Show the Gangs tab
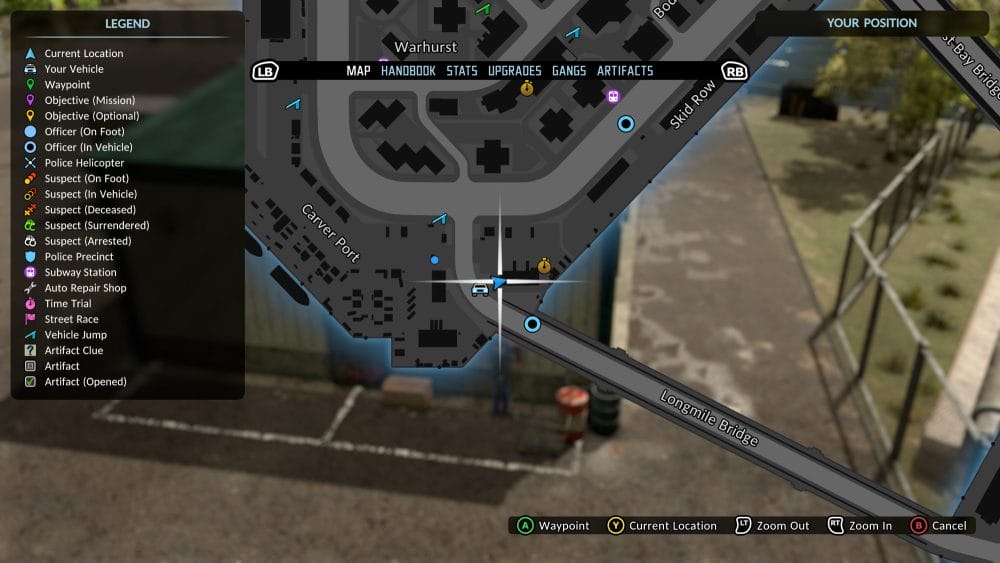 pyautogui.click(x=569, y=71)
